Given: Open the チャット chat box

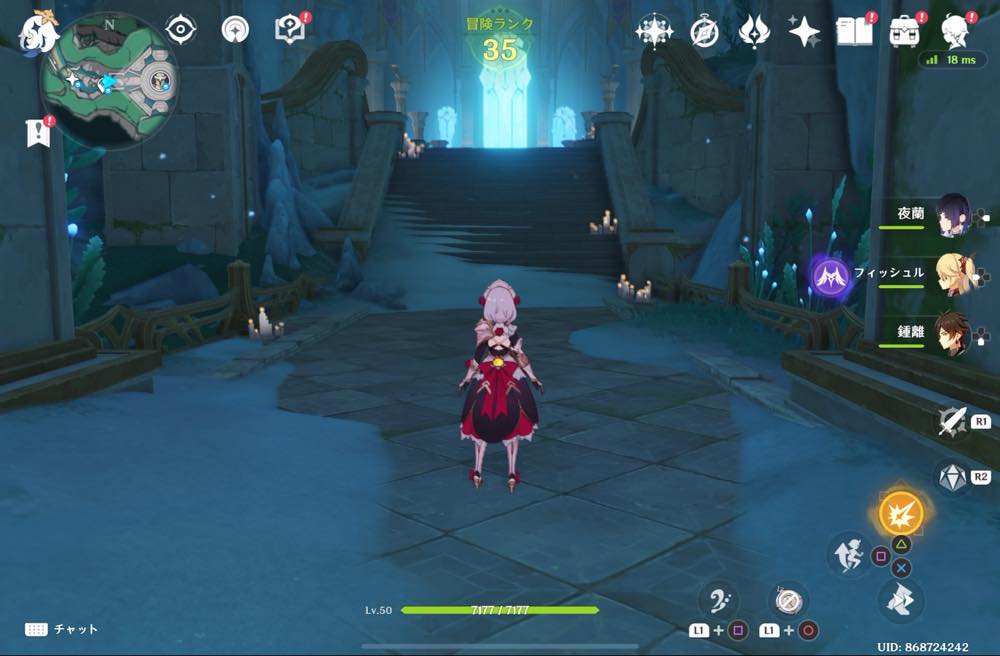Looking at the screenshot, I should [x=62, y=629].
